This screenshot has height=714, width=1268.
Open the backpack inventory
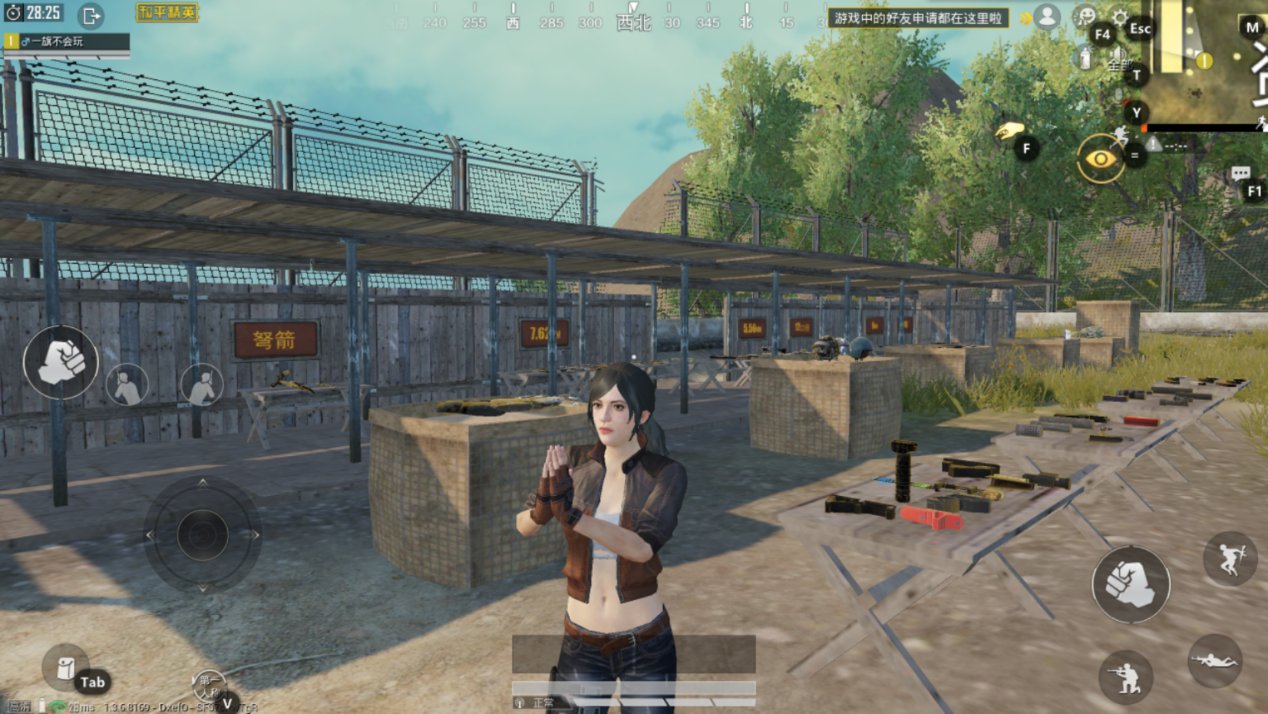pyautogui.click(x=66, y=668)
